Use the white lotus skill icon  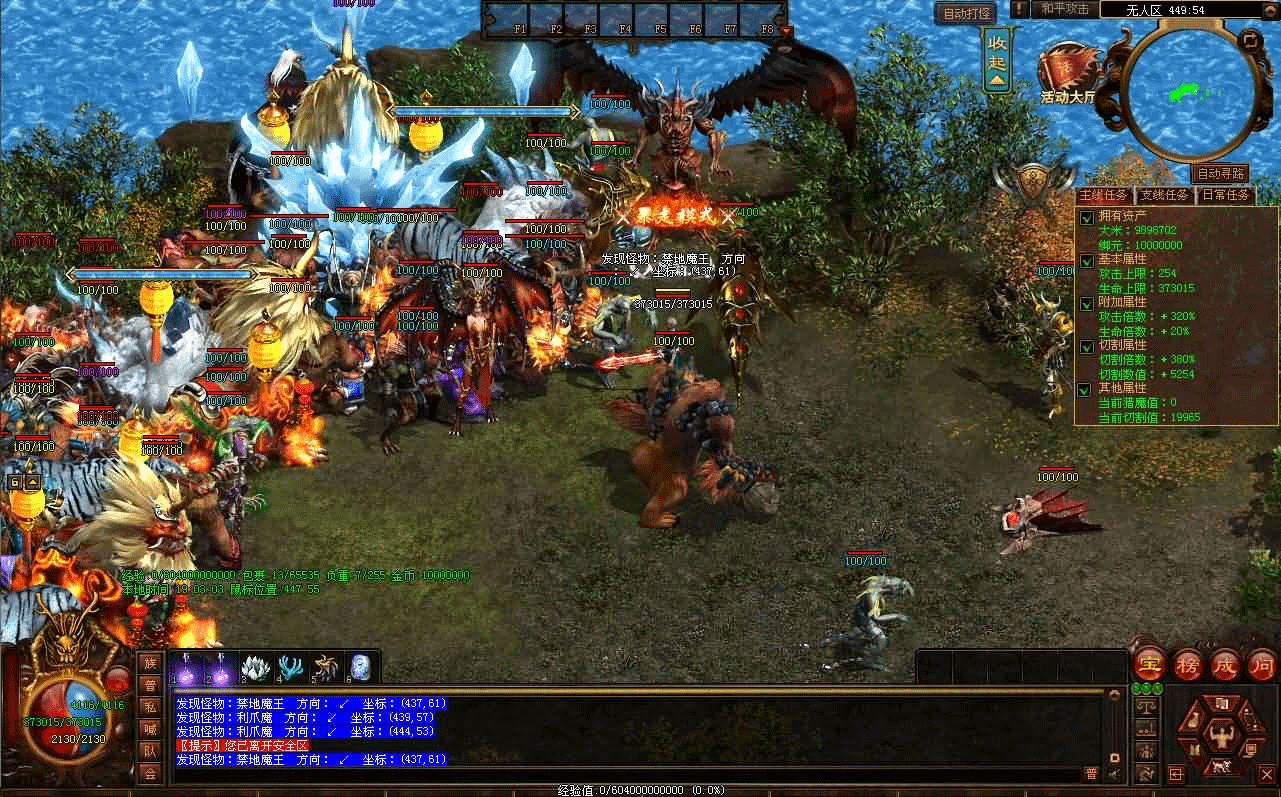pos(257,666)
